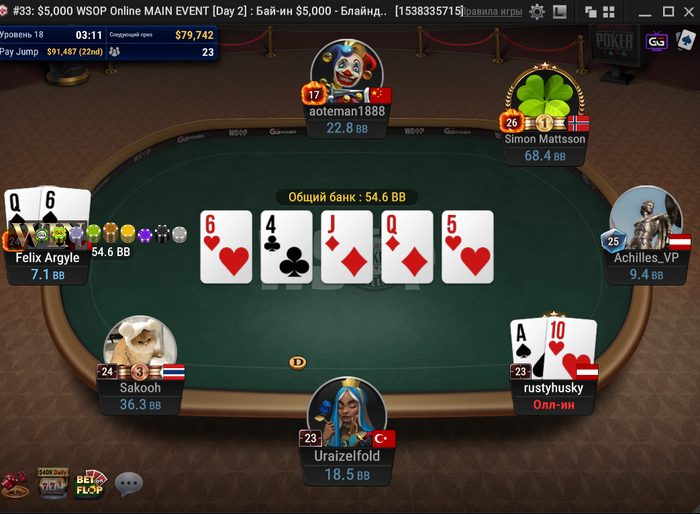Open the tournament info panel with level timer
700x514 pixels.
108,42
